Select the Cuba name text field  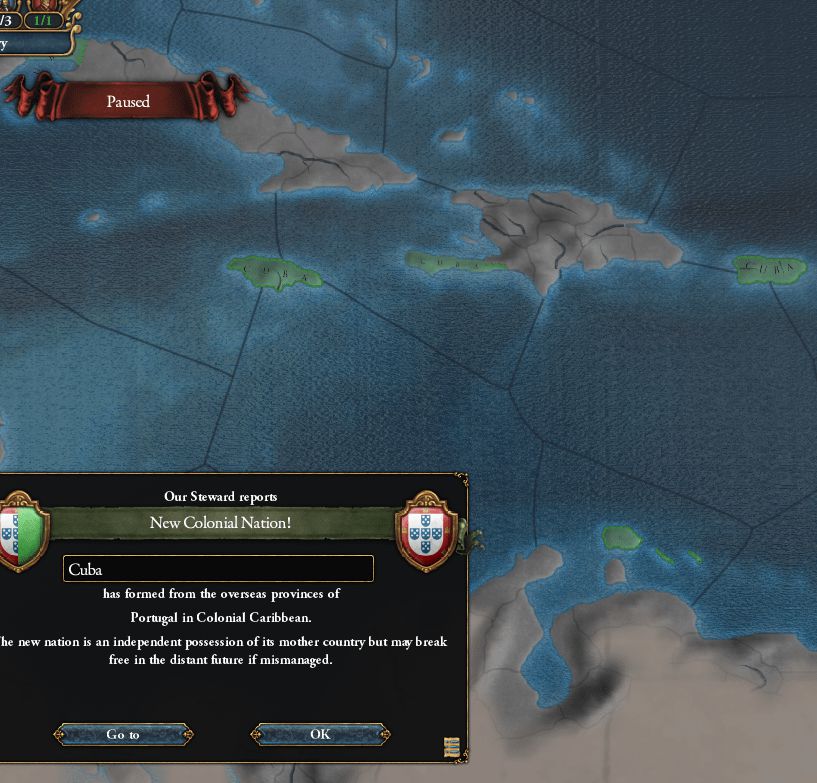point(218,569)
